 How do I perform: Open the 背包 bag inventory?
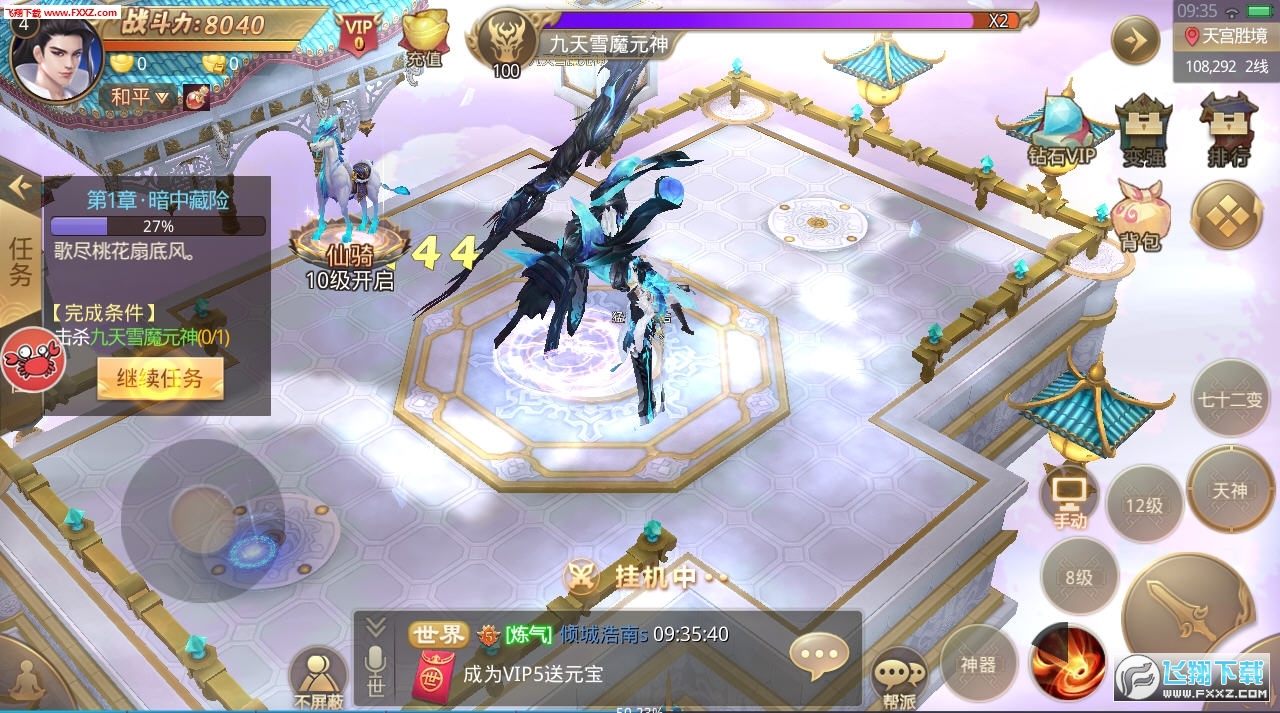pos(1140,213)
